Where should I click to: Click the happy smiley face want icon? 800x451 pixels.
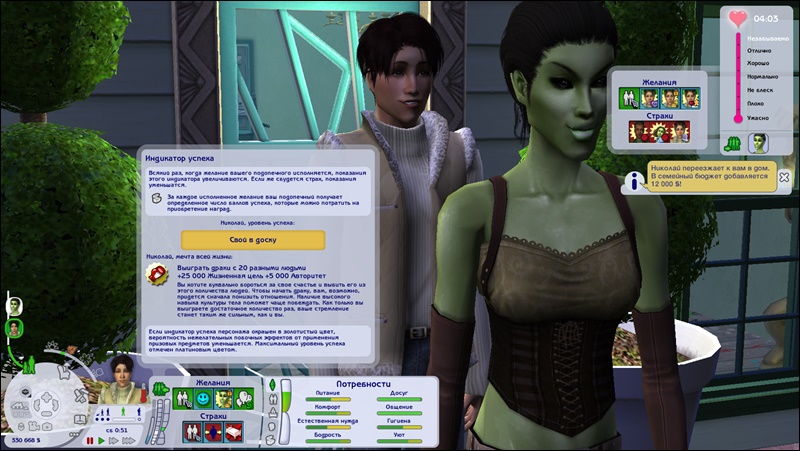tap(204, 399)
